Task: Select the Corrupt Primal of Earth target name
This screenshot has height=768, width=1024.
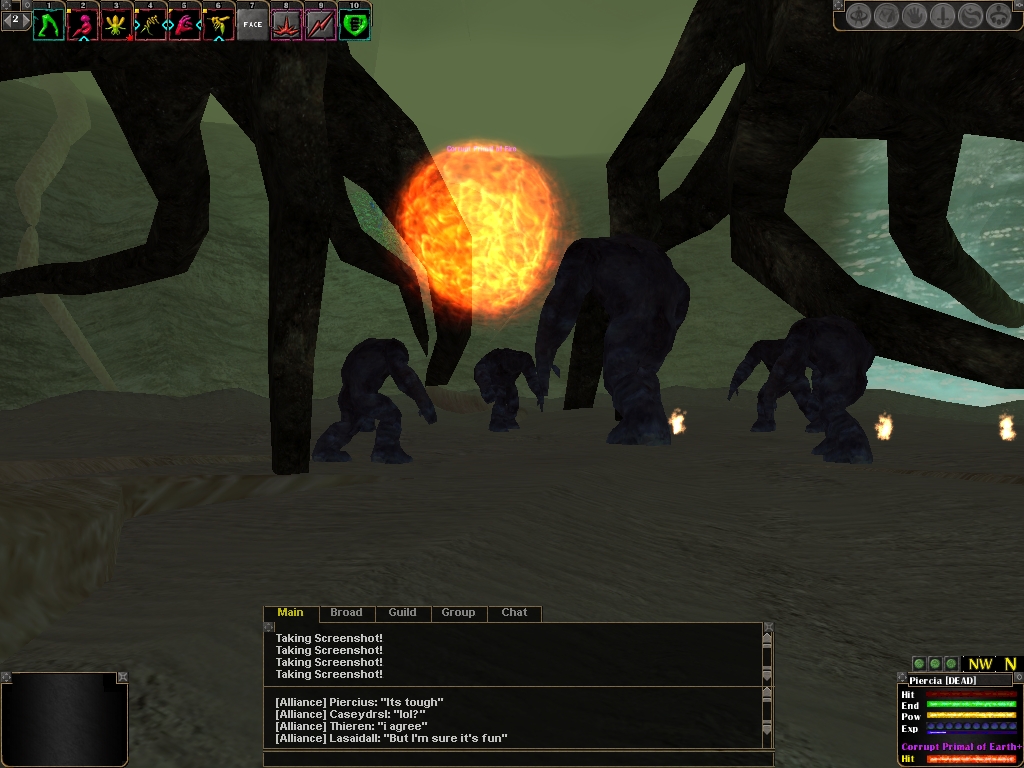Action: (960, 747)
